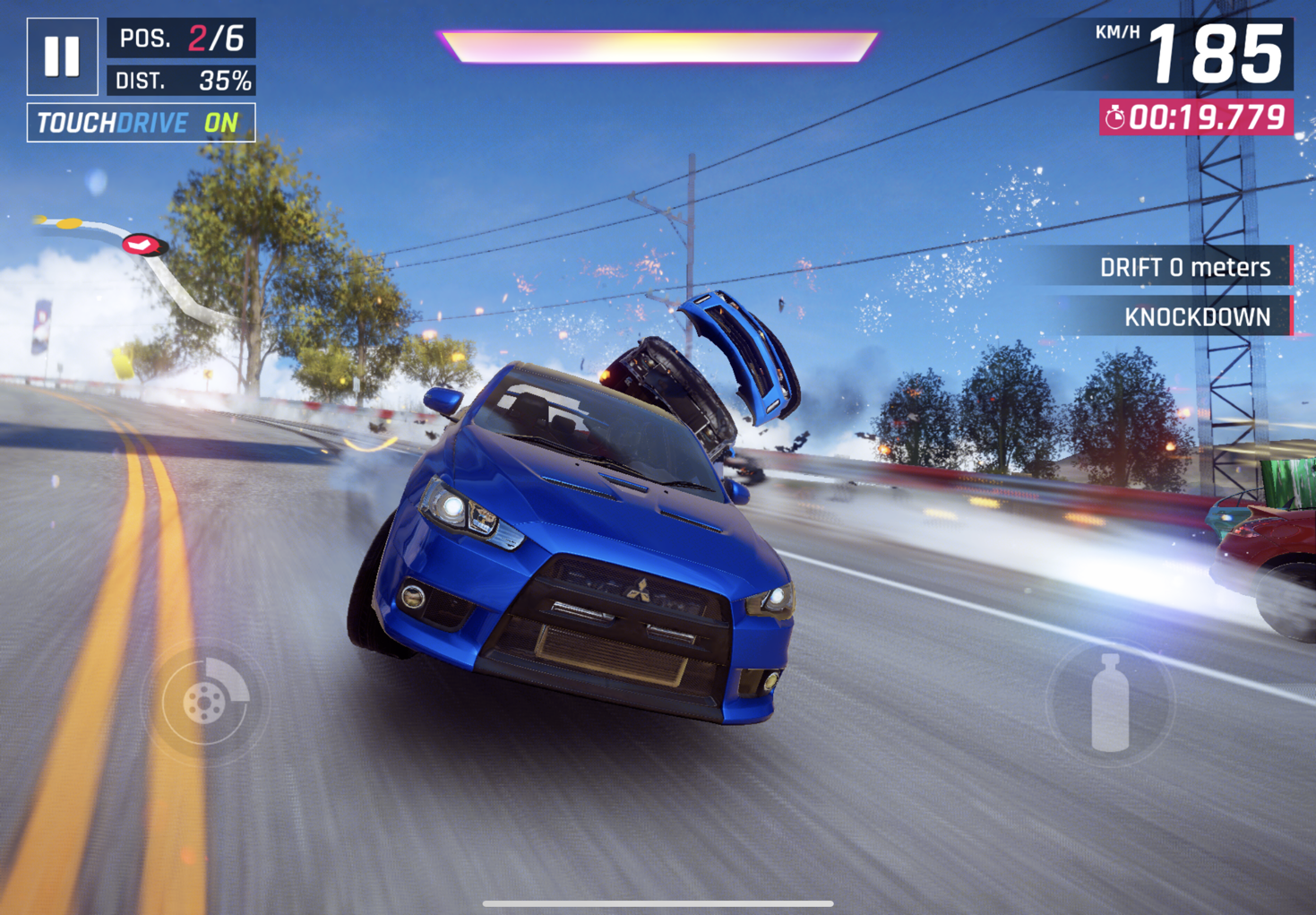Activate the nitro bottle boost
1316x915 pixels.
click(x=1110, y=703)
